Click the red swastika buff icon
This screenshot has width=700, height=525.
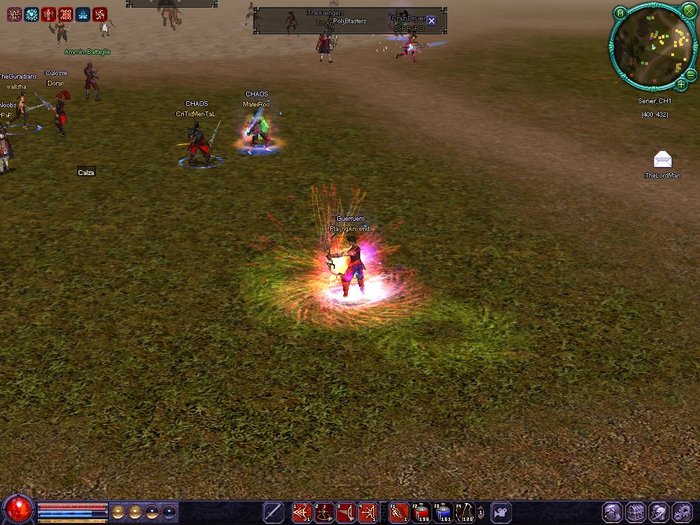[99, 15]
